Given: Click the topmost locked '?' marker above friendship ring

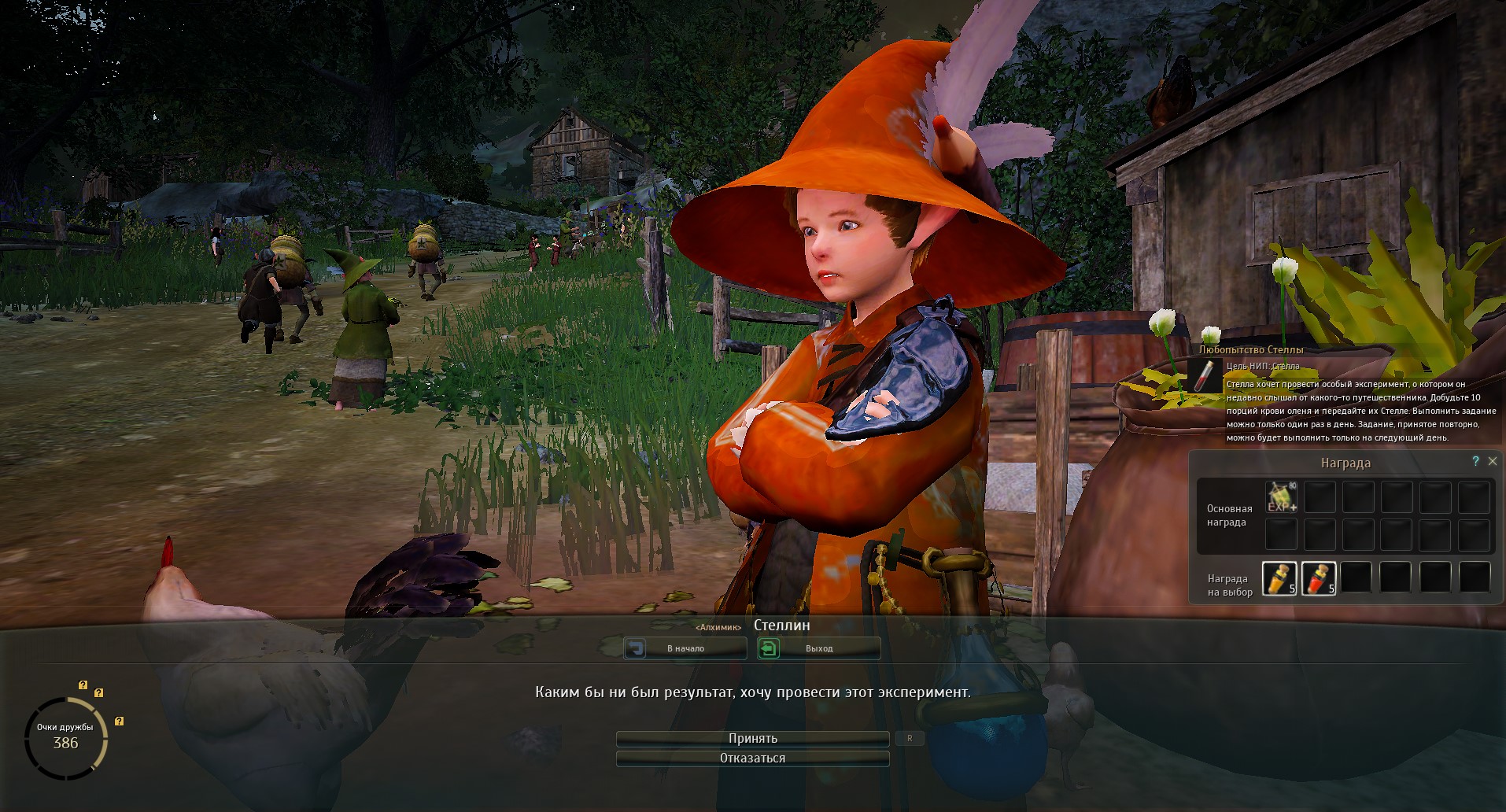Looking at the screenshot, I should (81, 685).
